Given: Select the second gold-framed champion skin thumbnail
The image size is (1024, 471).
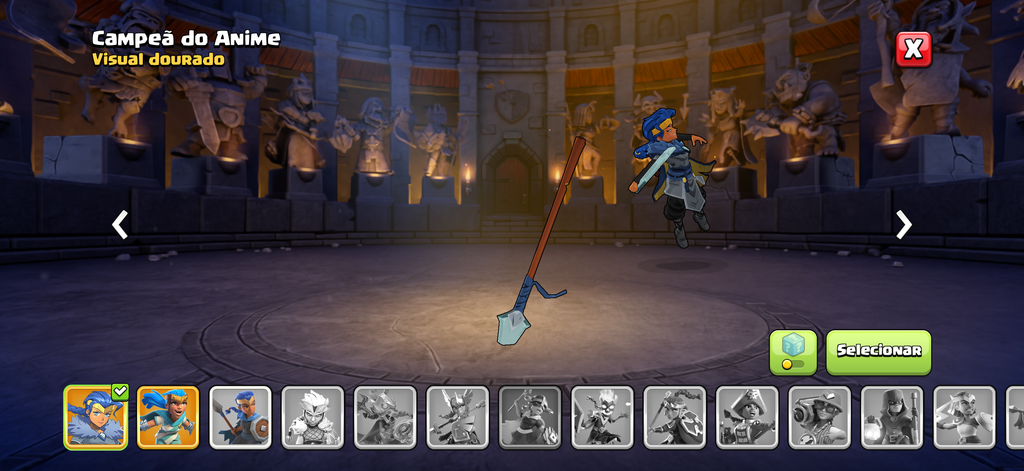Looking at the screenshot, I should 168,417.
